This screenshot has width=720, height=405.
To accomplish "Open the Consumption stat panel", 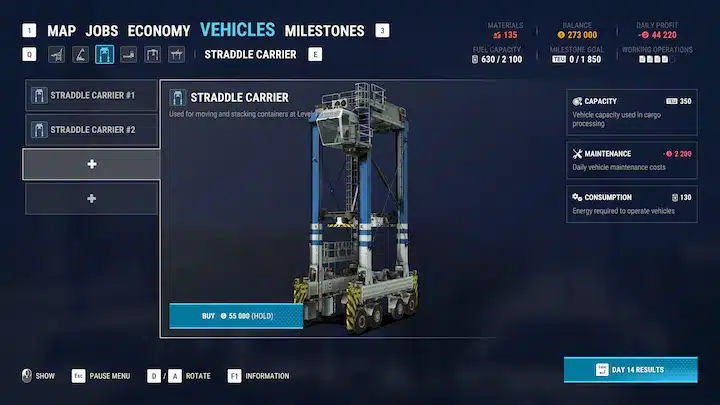I will [631, 204].
